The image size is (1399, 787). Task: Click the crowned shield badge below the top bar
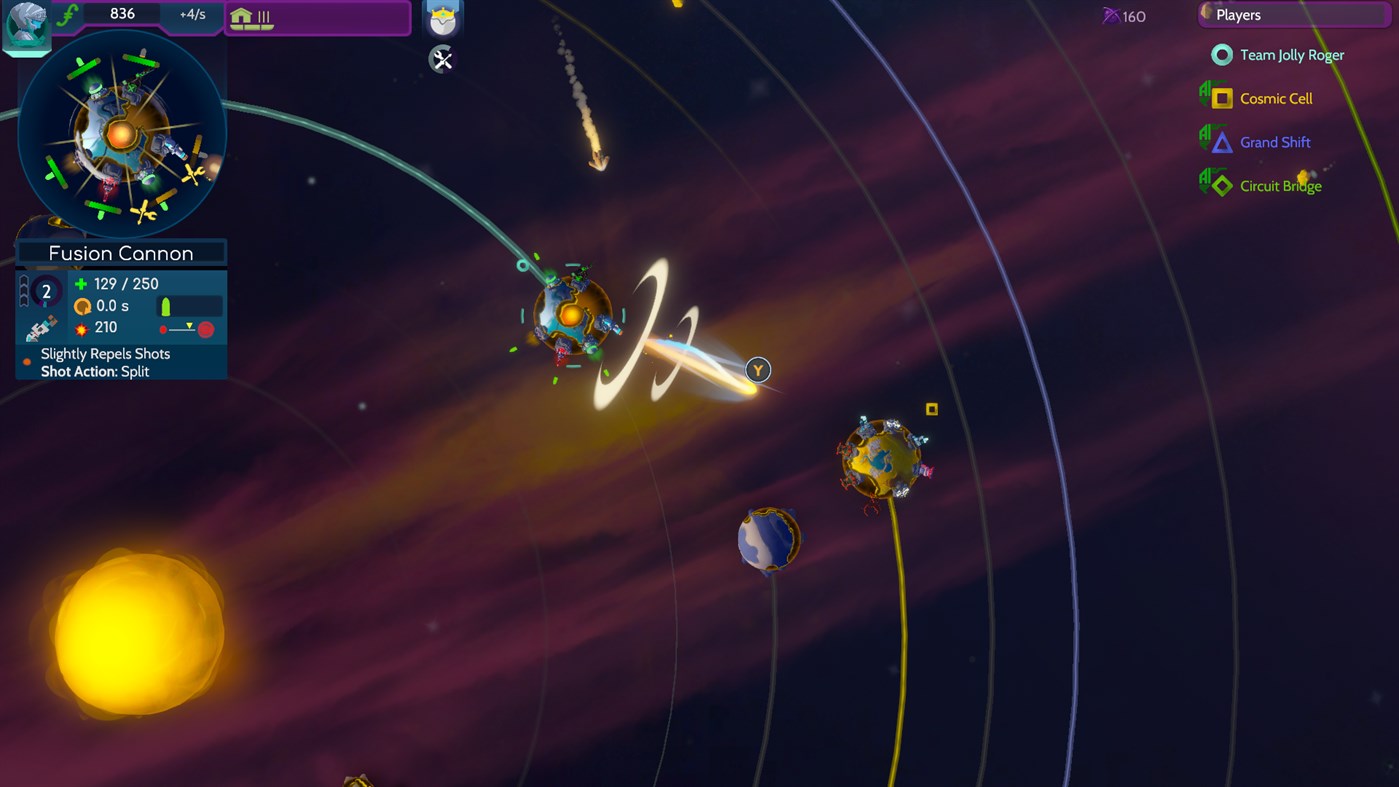(441, 18)
